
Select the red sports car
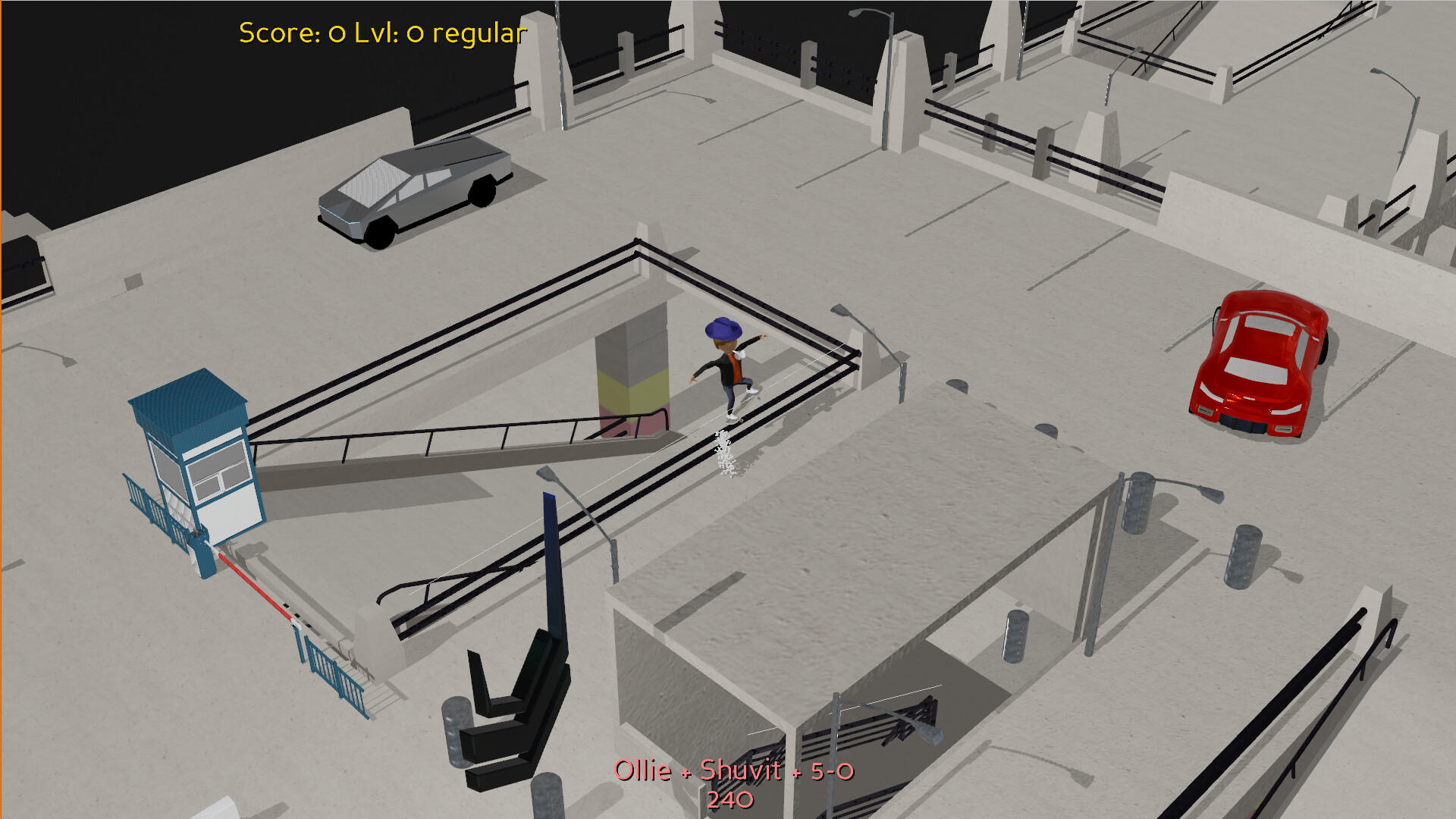coord(1255,360)
